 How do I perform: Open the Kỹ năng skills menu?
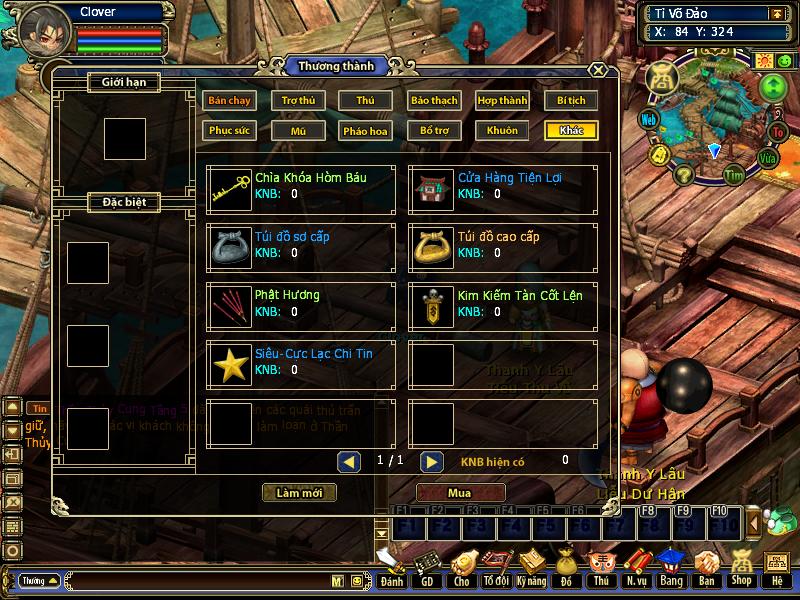tap(531, 568)
